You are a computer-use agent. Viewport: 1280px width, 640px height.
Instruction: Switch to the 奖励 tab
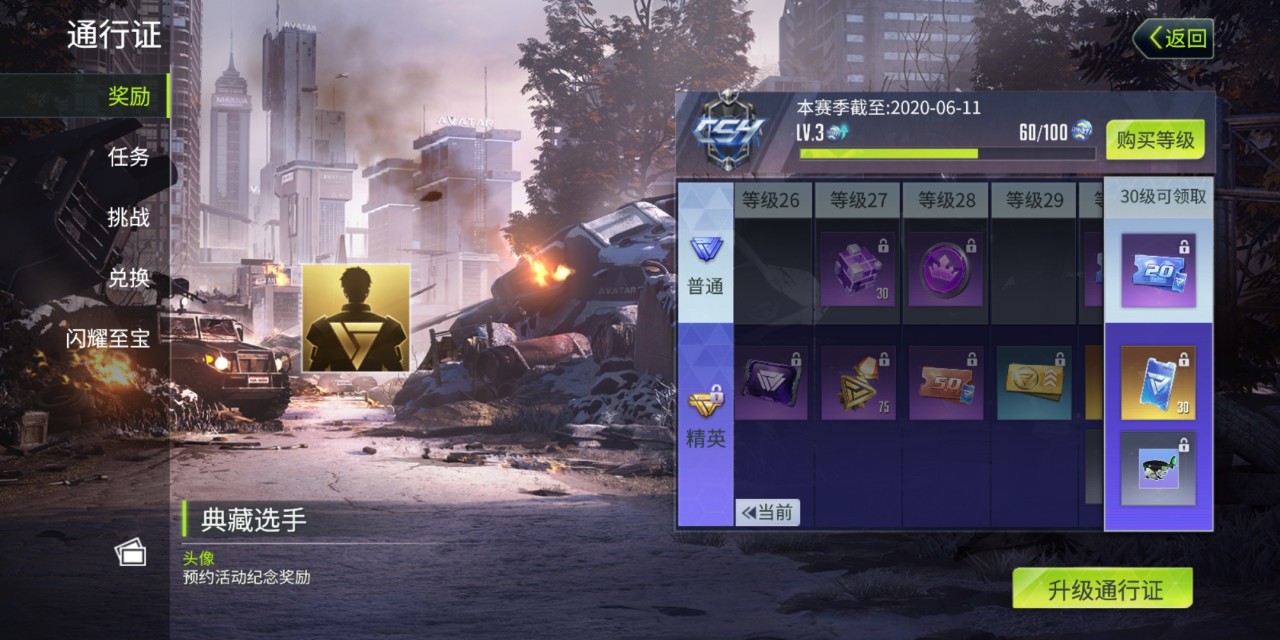129,96
